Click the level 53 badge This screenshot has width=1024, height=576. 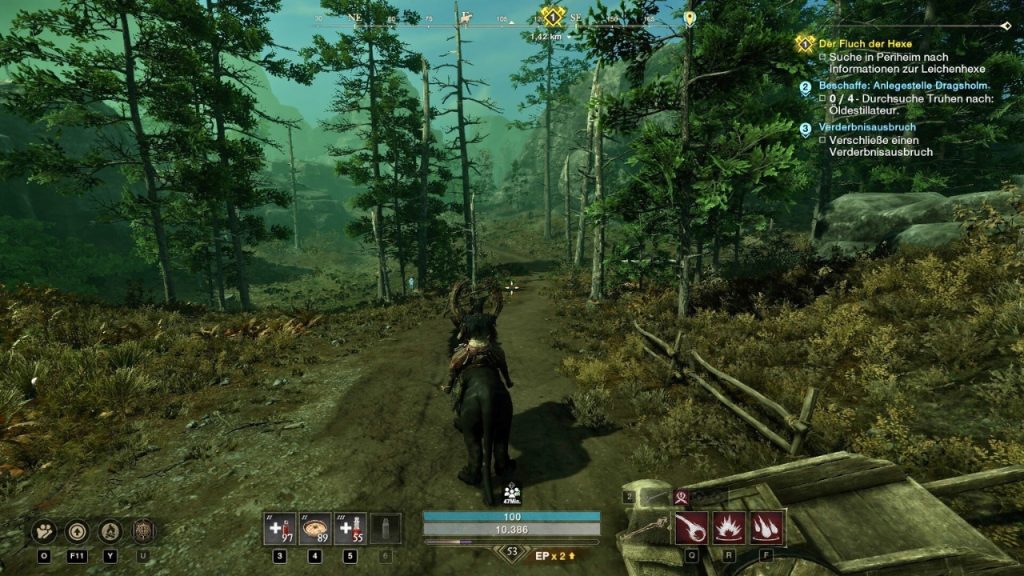coord(512,551)
